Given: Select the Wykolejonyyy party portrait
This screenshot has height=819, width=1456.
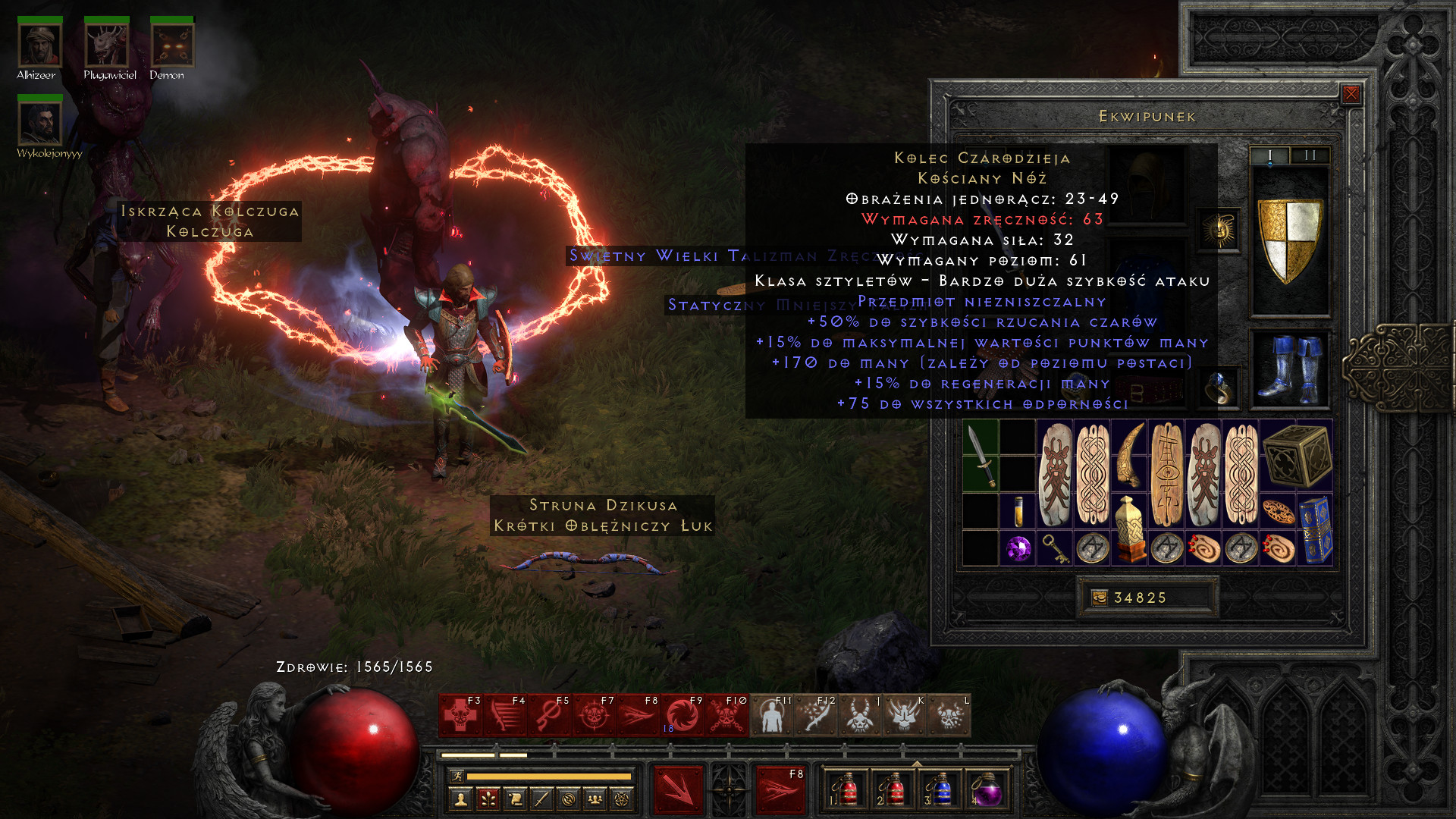Looking at the screenshot, I should point(39,124).
